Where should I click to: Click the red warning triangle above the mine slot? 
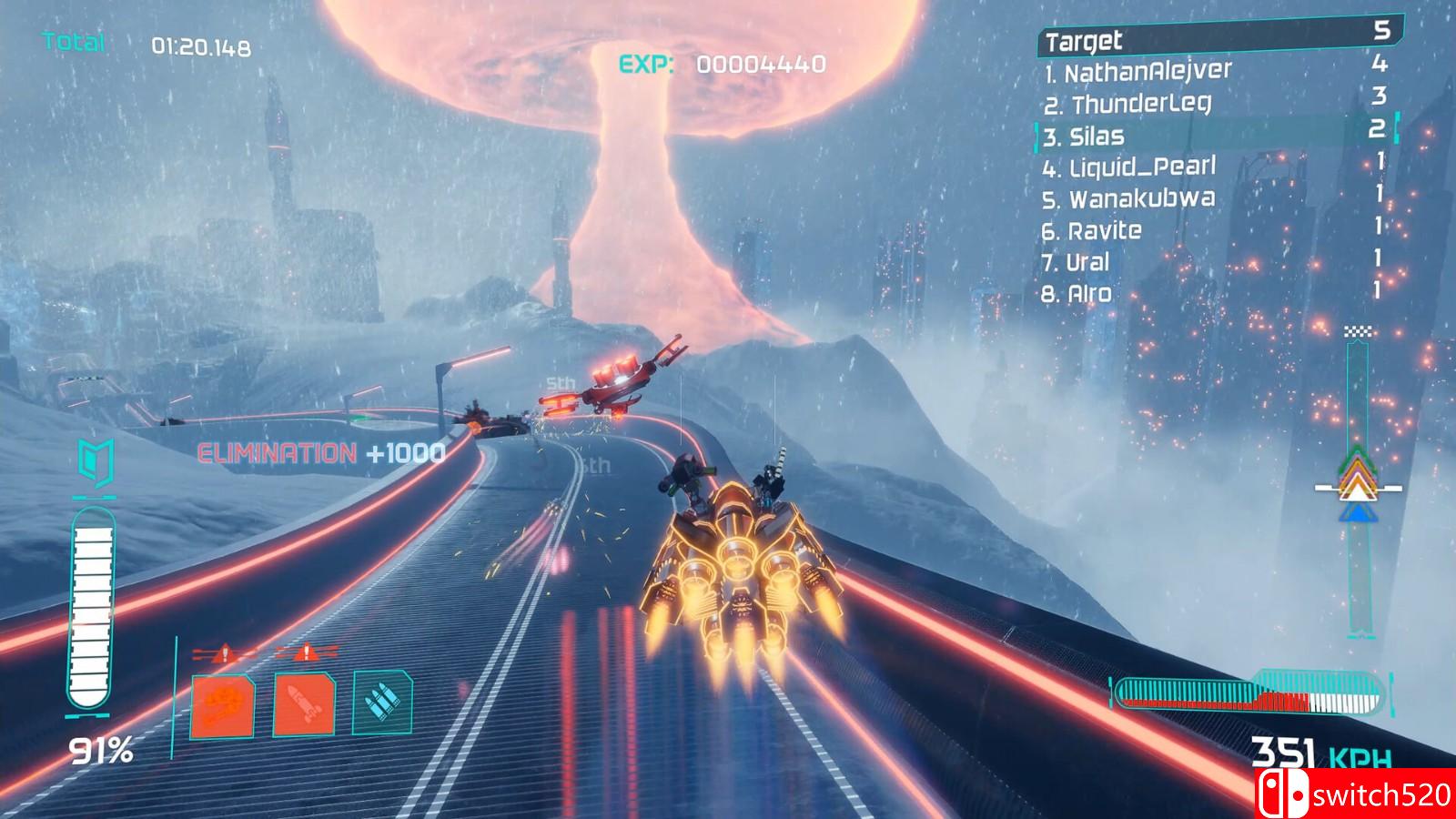point(222,652)
